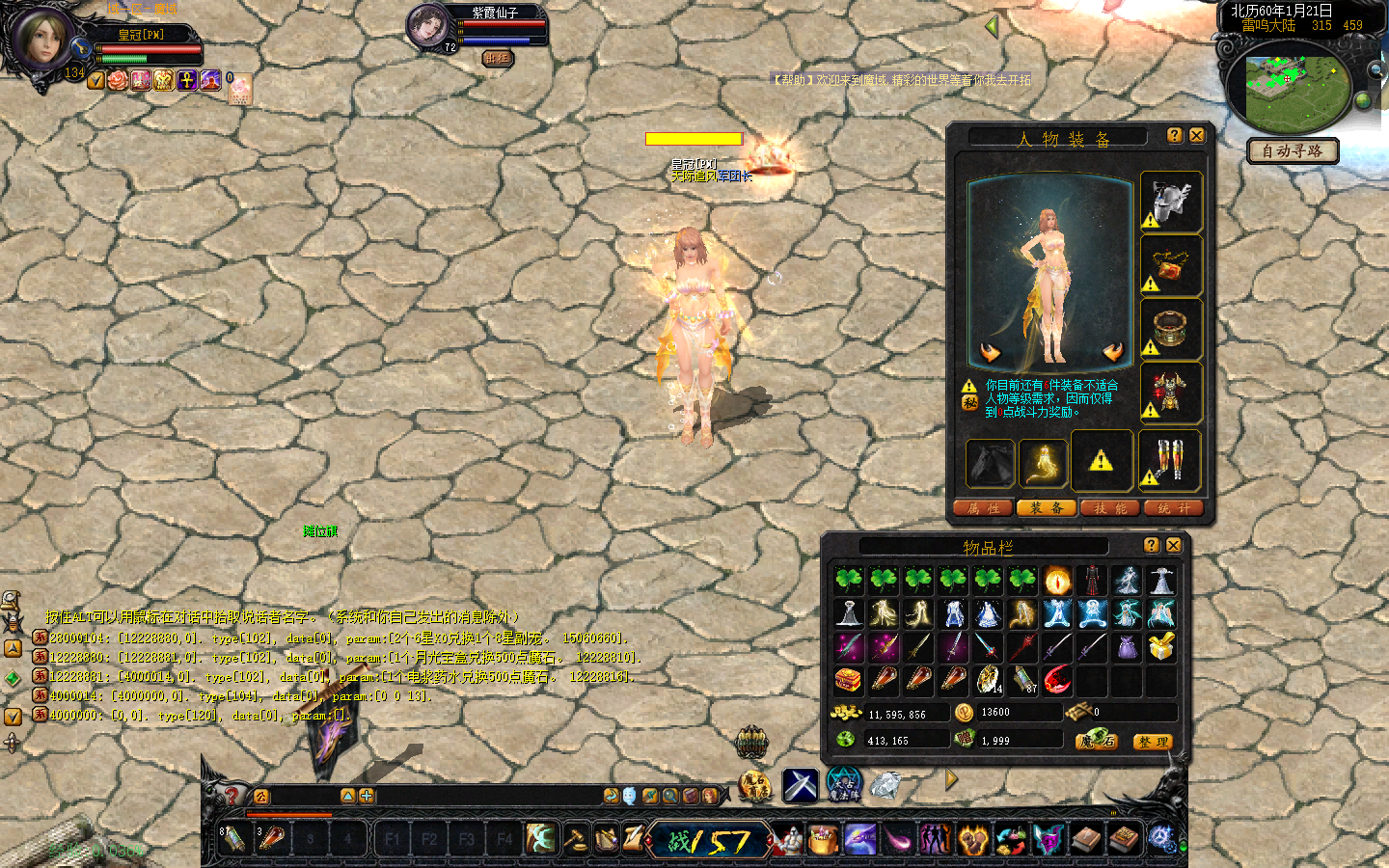Switch to the 属性 attributes tab
The width and height of the screenshot is (1389, 868).
[x=983, y=508]
